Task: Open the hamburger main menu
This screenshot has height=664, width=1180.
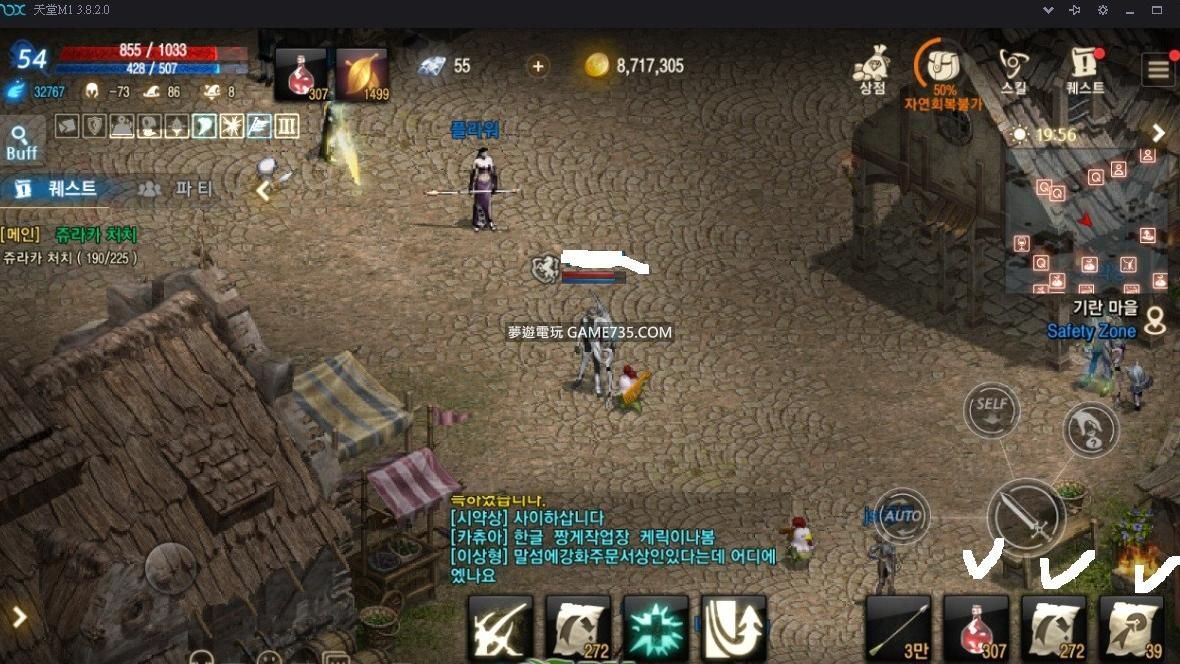Action: pyautogui.click(x=1158, y=69)
